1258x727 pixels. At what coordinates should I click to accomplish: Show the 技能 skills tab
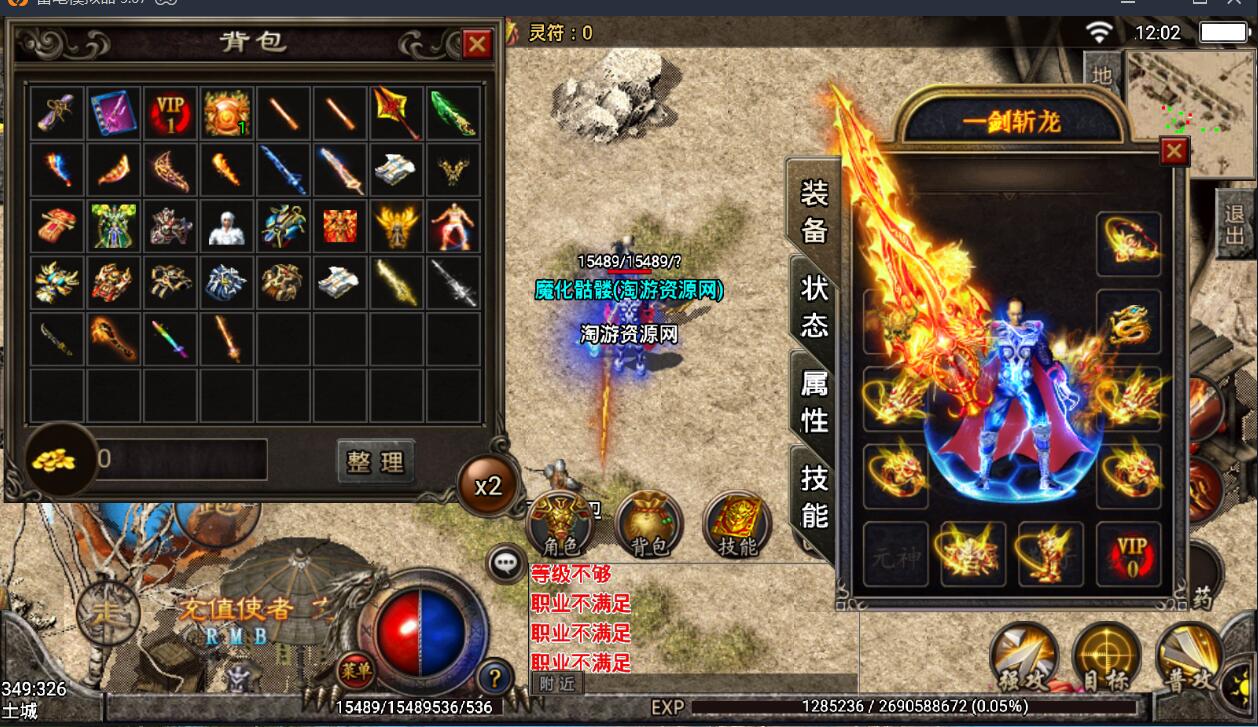pyautogui.click(x=814, y=496)
